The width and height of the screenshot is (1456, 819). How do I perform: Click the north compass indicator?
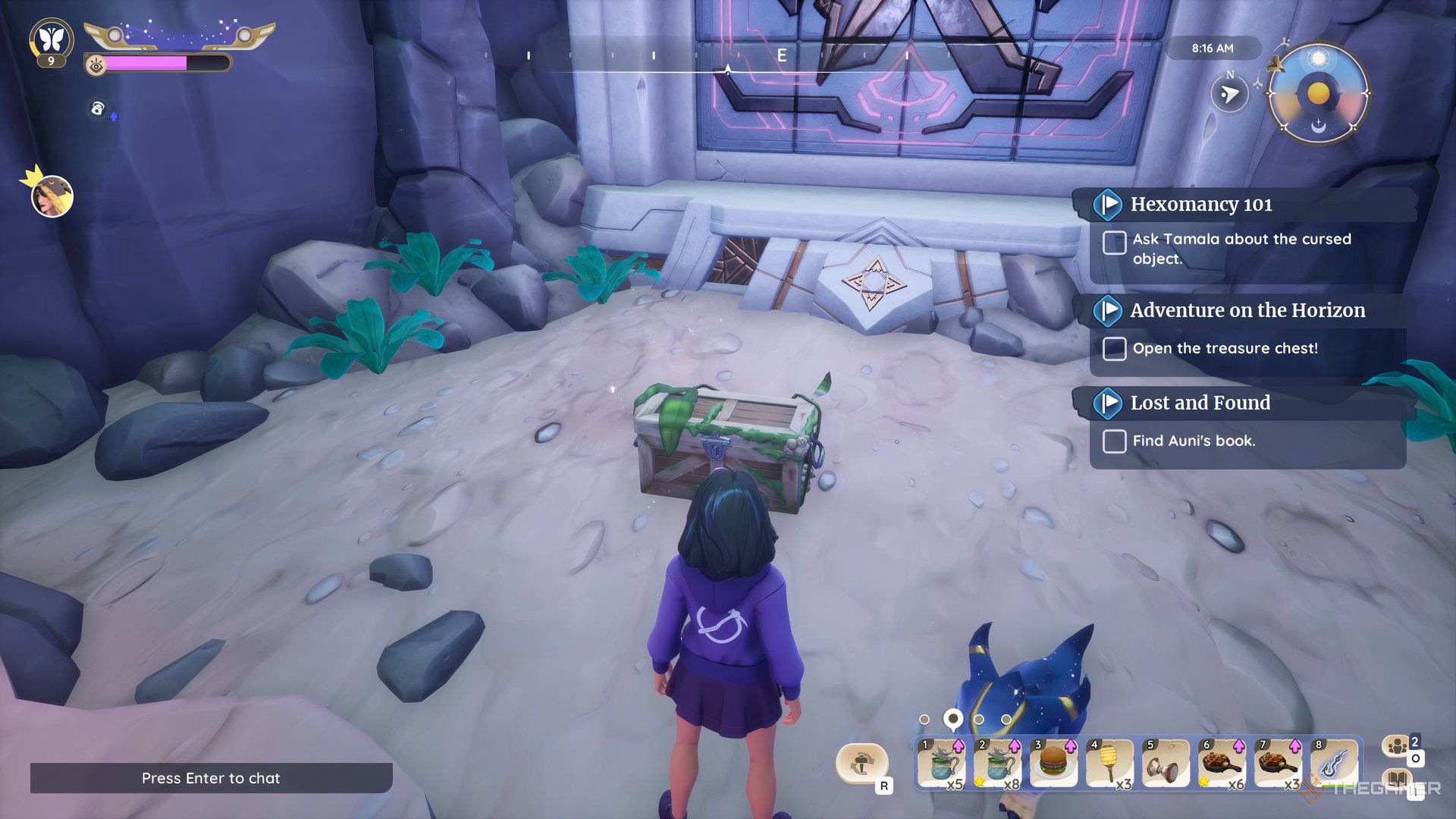pyautogui.click(x=1229, y=93)
